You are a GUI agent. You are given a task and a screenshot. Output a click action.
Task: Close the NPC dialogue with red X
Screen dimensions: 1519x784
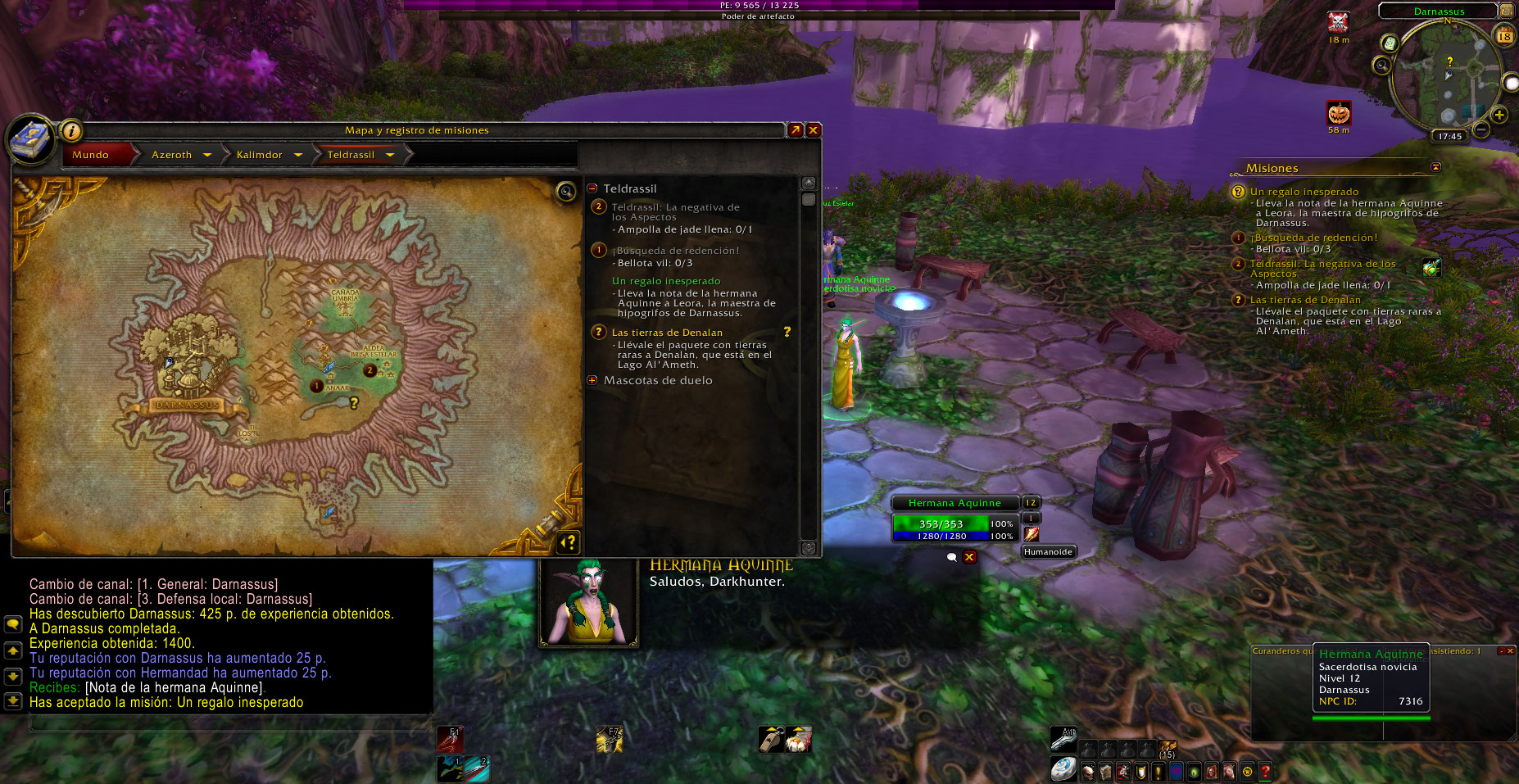[x=969, y=557]
